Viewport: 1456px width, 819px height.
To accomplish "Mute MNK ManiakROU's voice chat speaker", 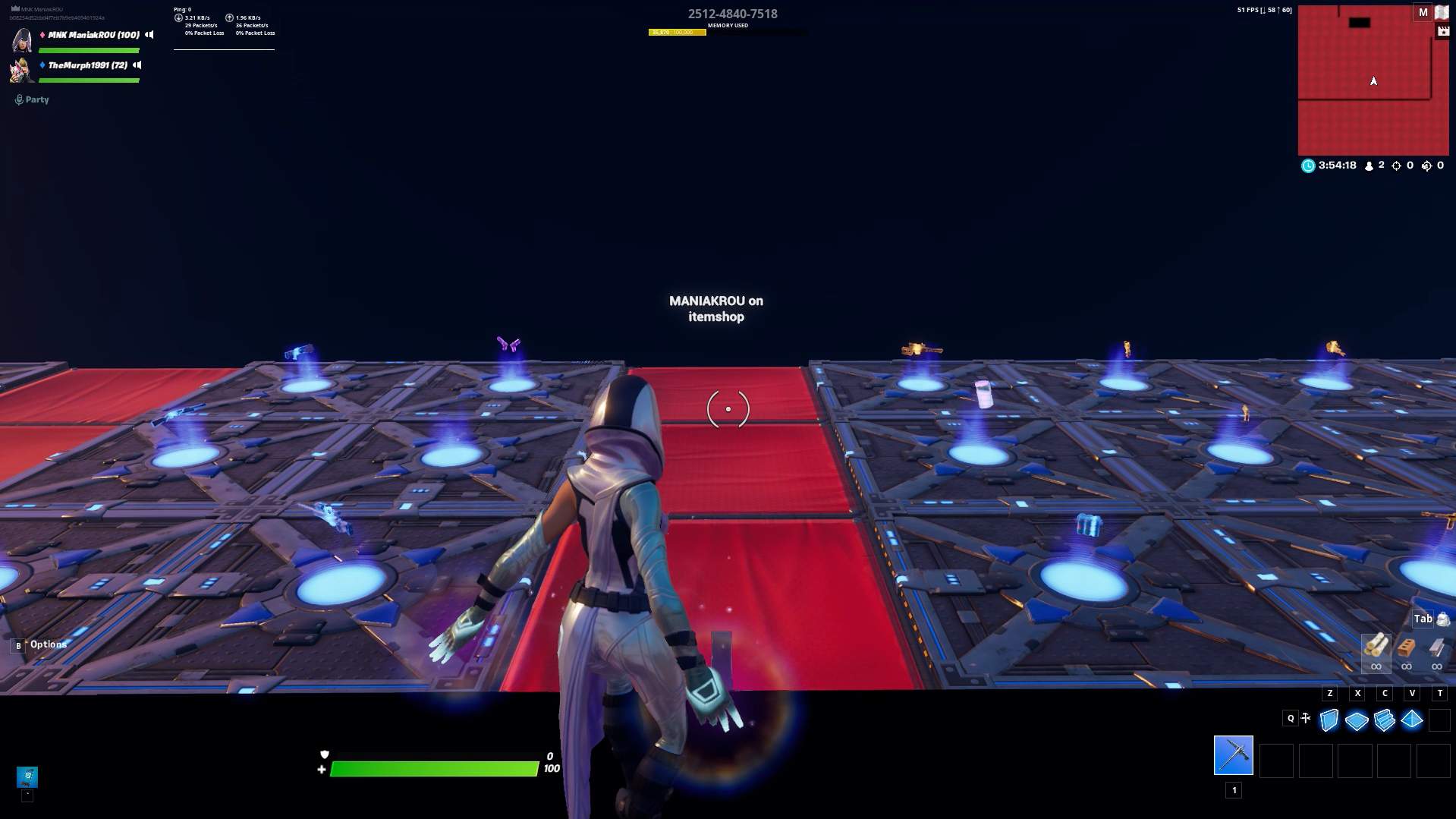I will pos(149,35).
